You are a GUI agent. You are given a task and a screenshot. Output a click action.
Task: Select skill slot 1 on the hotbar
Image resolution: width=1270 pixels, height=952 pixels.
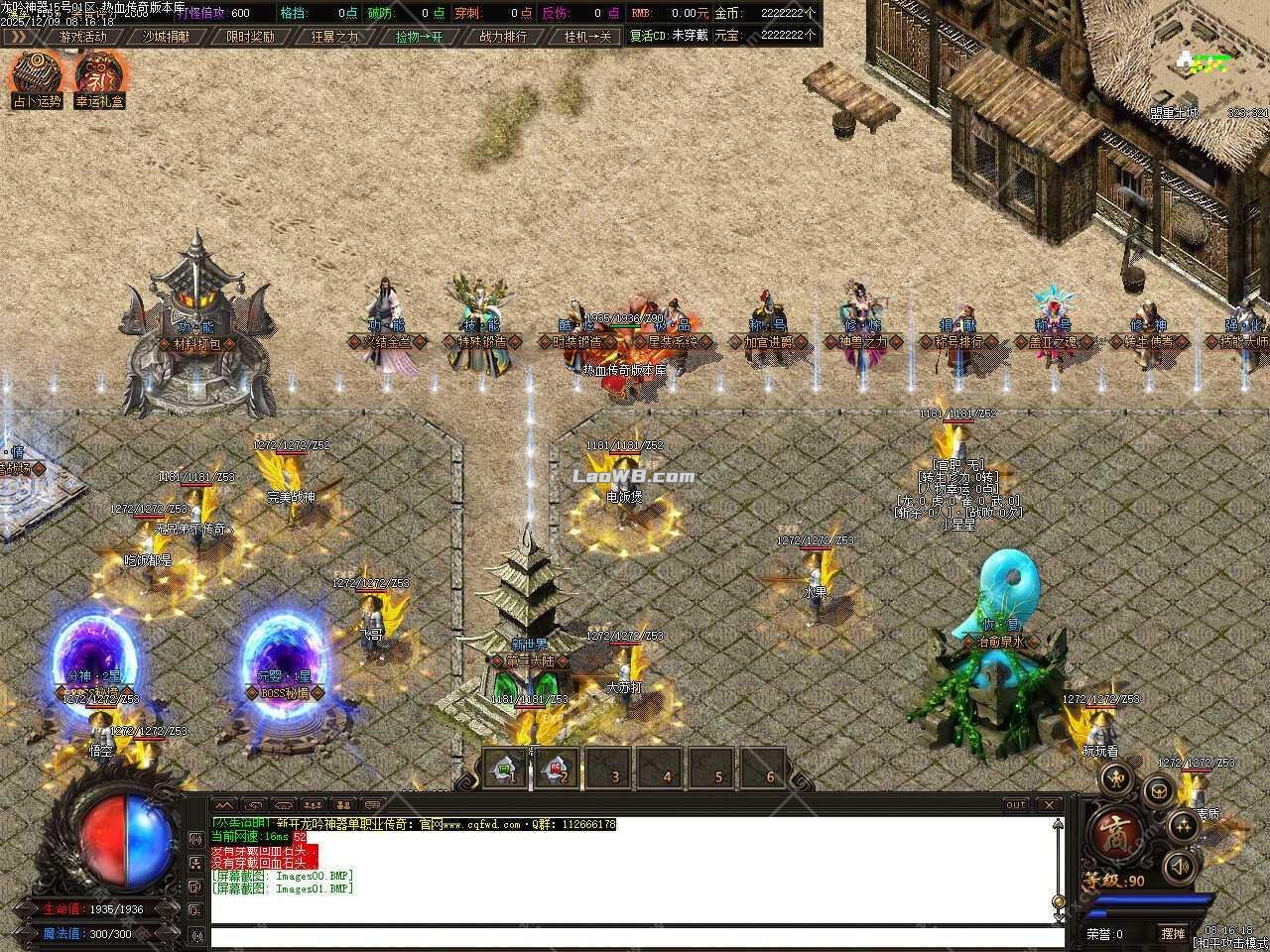coord(506,770)
